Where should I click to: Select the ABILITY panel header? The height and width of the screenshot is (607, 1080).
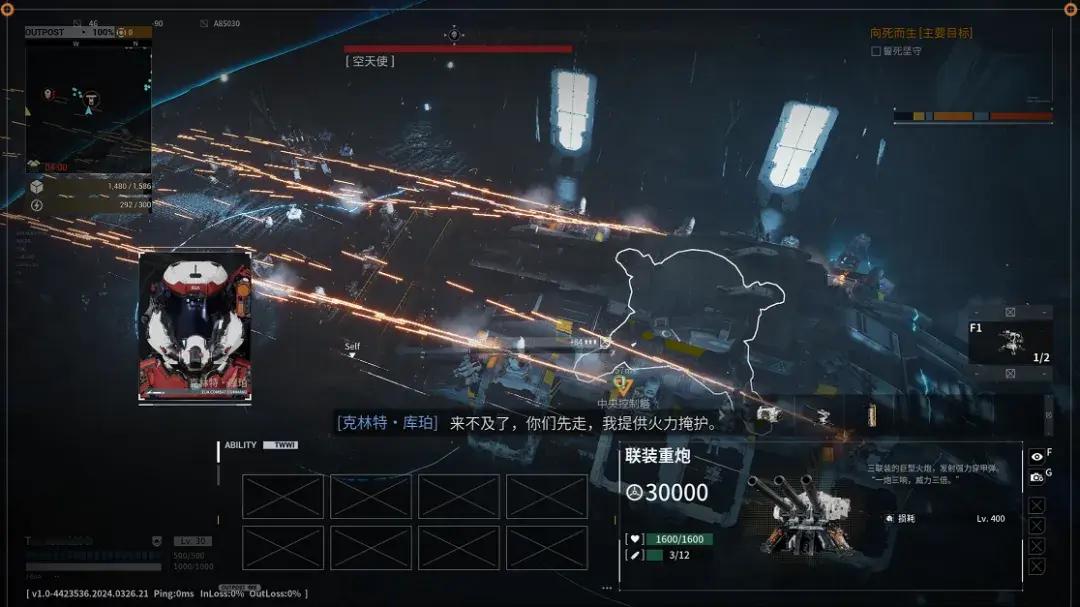tap(241, 445)
